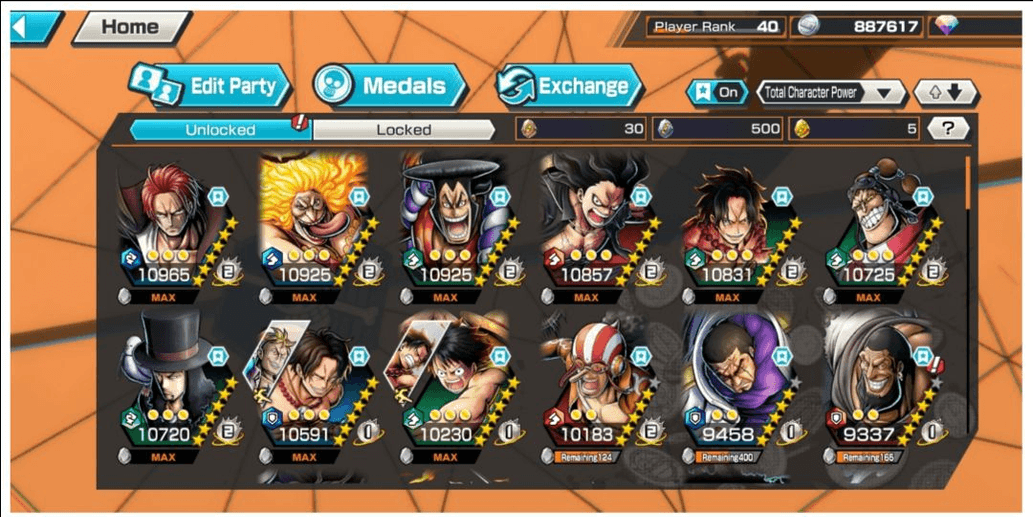The width and height of the screenshot is (1033, 517).
Task: Switch to the Locked tab
Action: pyautogui.click(x=404, y=129)
